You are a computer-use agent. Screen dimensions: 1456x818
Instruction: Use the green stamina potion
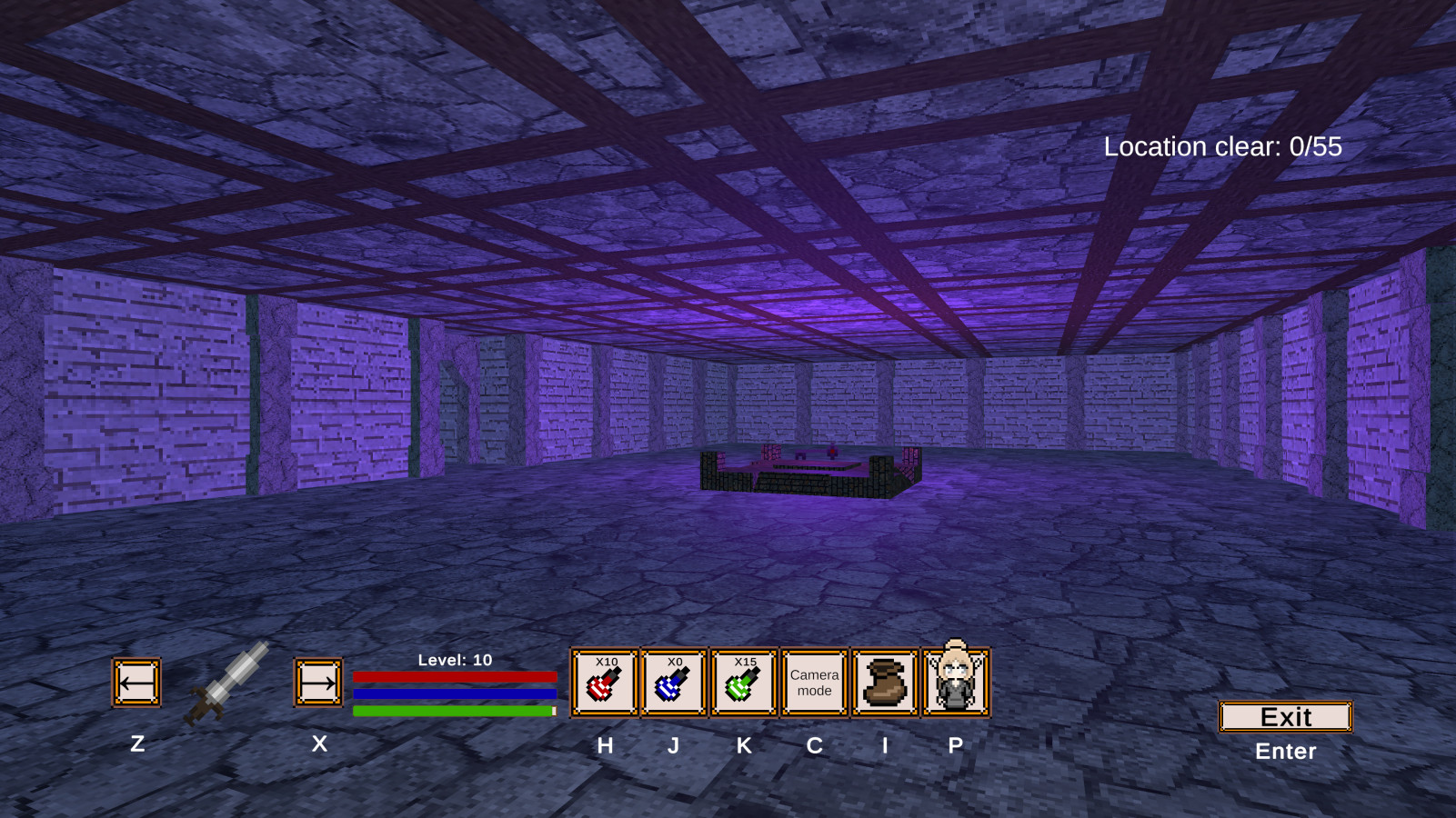[744, 683]
